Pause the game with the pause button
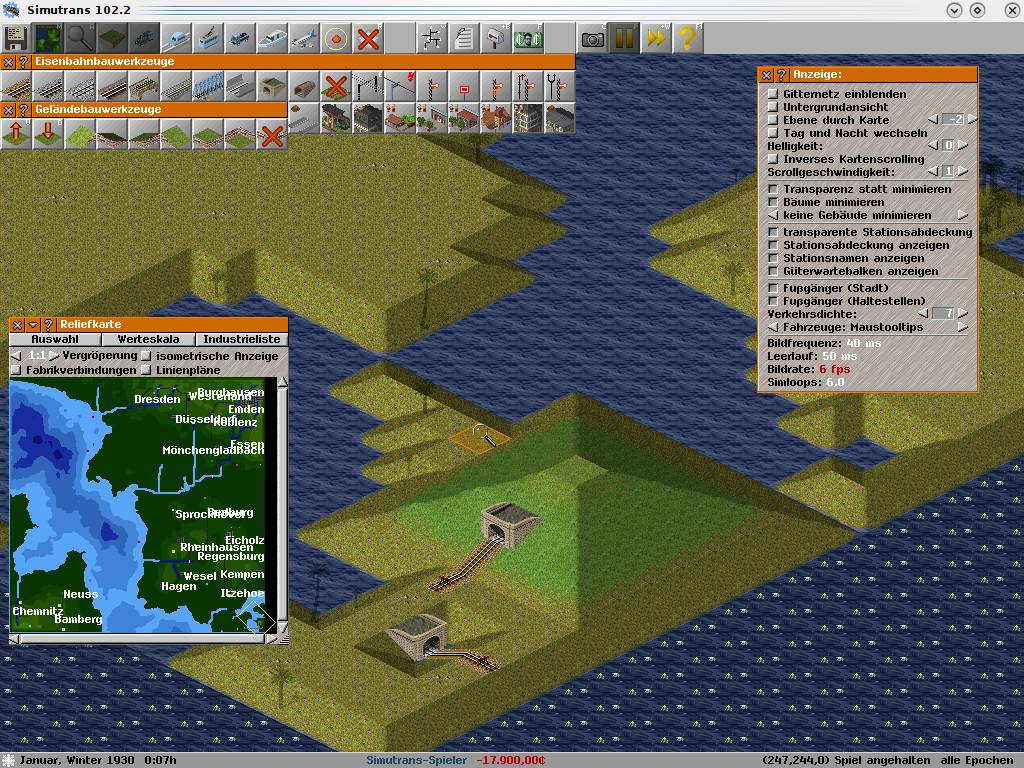1024x768 pixels. [624, 39]
